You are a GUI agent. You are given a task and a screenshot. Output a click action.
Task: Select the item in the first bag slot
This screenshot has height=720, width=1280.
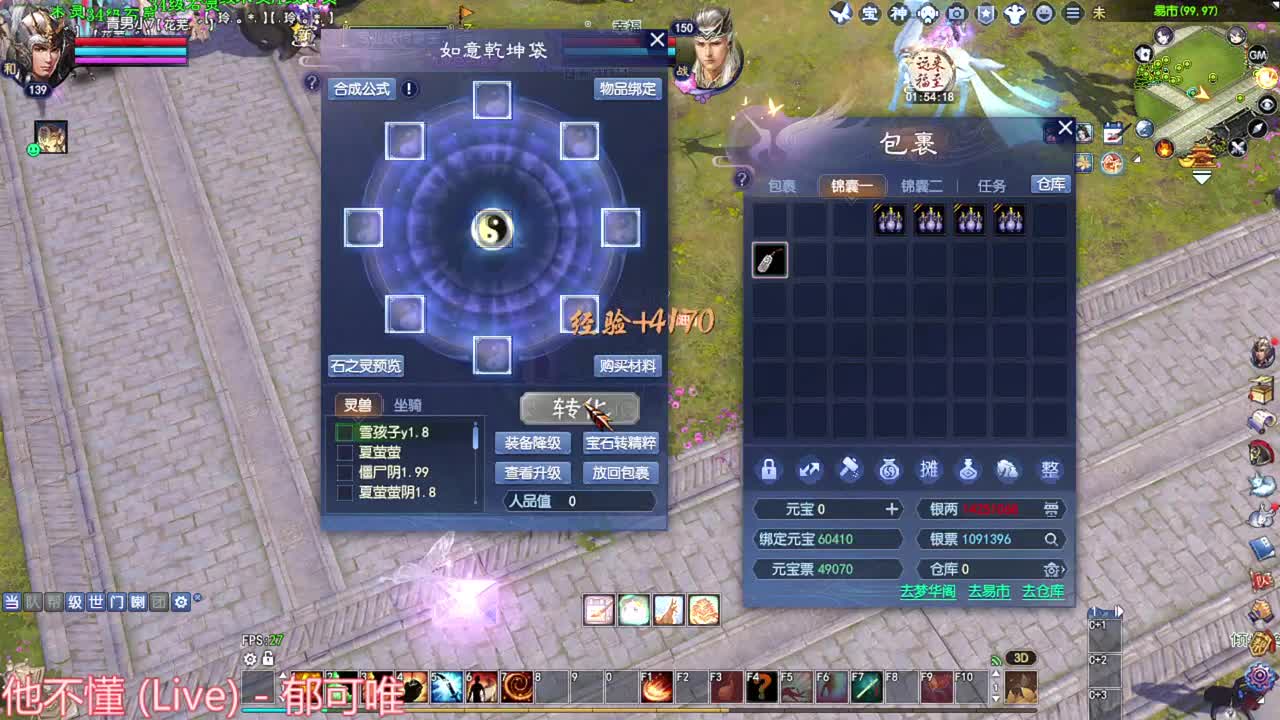(x=769, y=260)
